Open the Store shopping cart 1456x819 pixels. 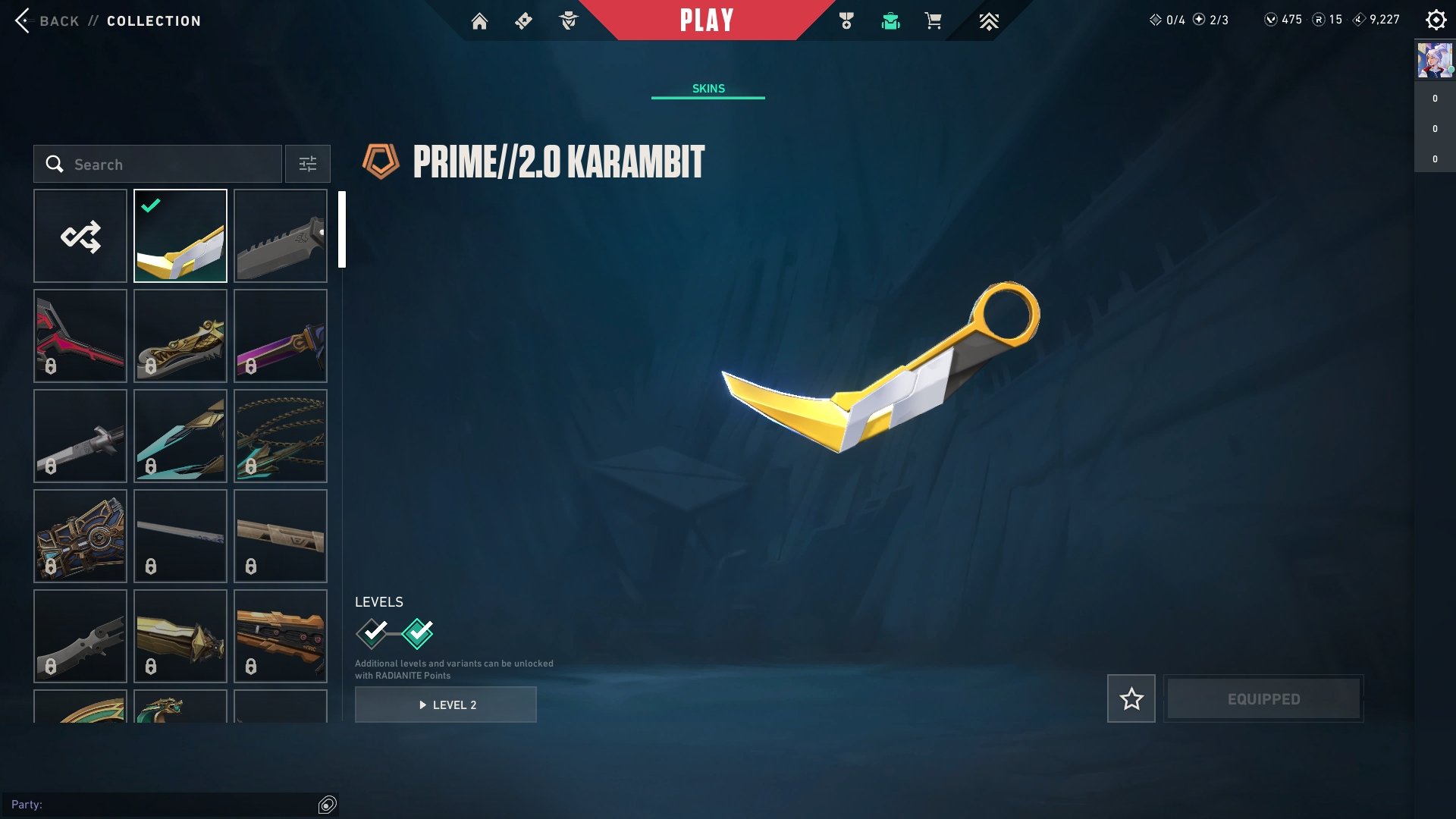point(933,21)
